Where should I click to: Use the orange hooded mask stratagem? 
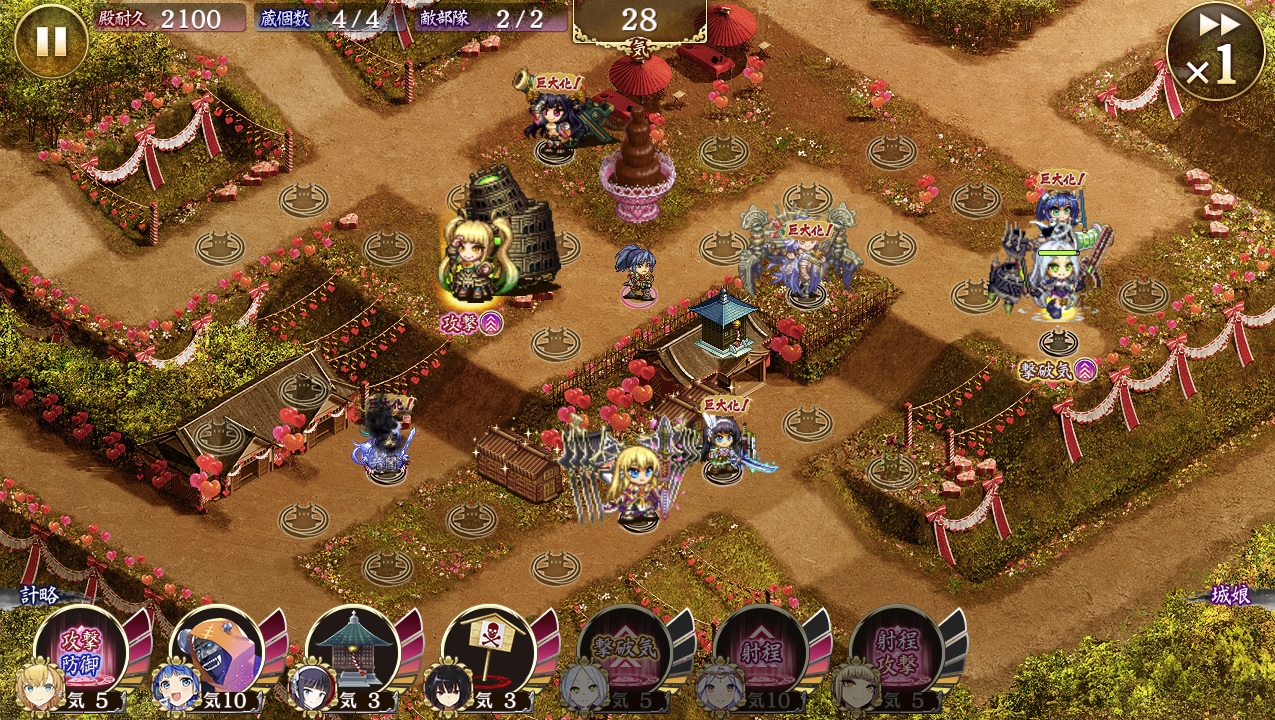[x=216, y=653]
